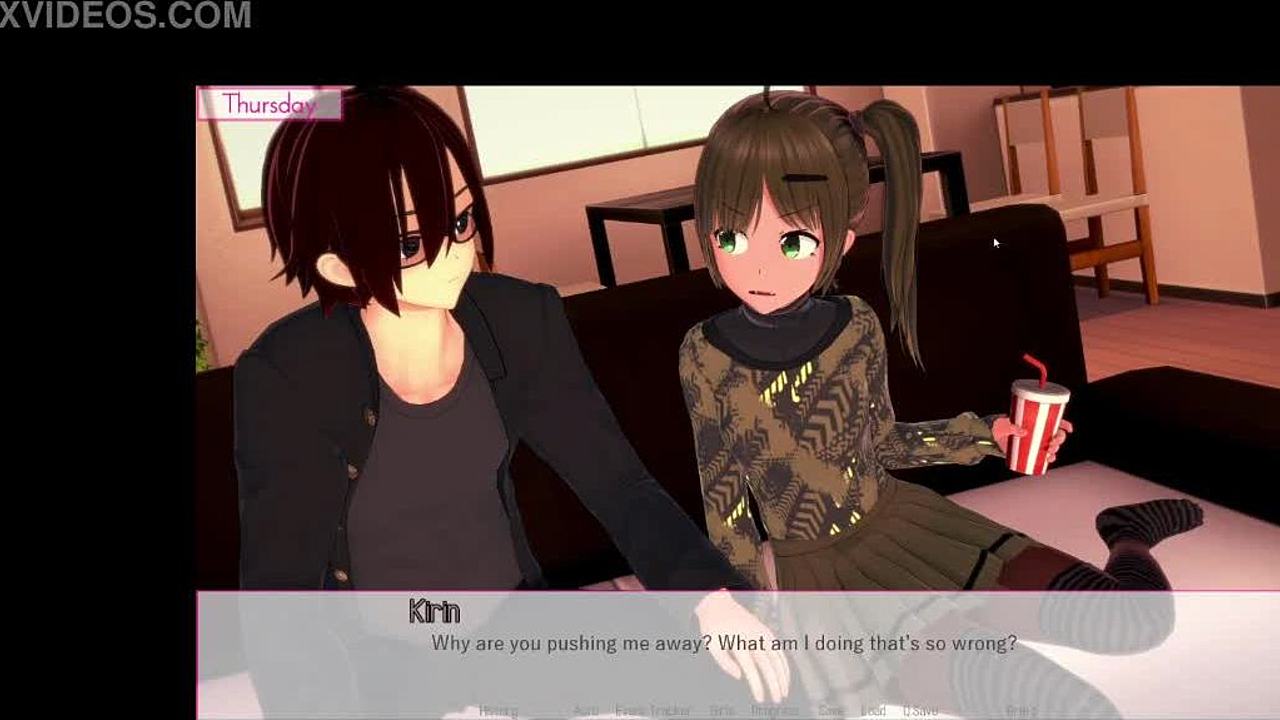This screenshot has width=1280, height=720.
Task: Open the Girls menu
Action: pyautogui.click(x=721, y=711)
